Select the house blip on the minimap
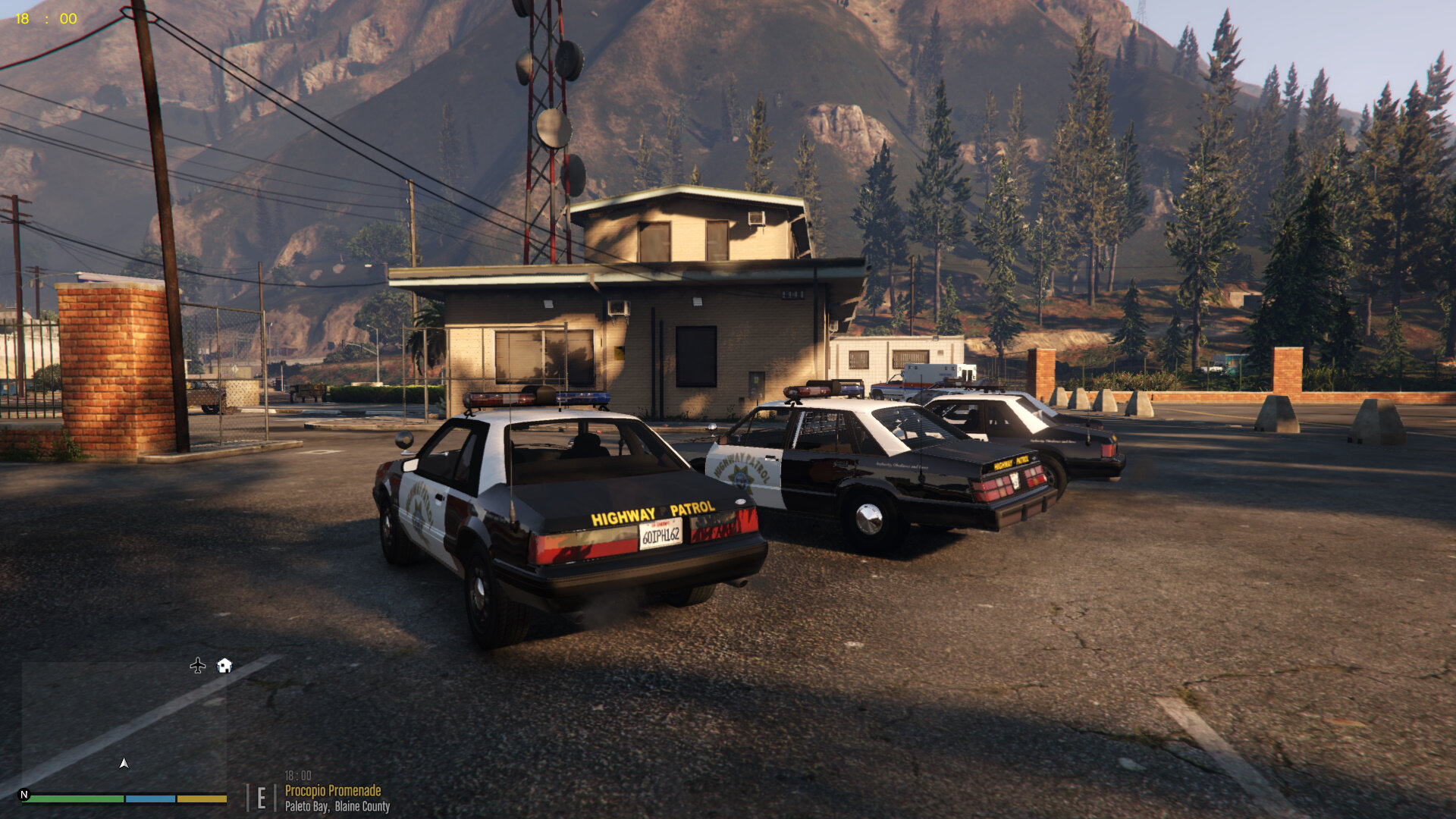Image resolution: width=1456 pixels, height=819 pixels. tap(224, 666)
